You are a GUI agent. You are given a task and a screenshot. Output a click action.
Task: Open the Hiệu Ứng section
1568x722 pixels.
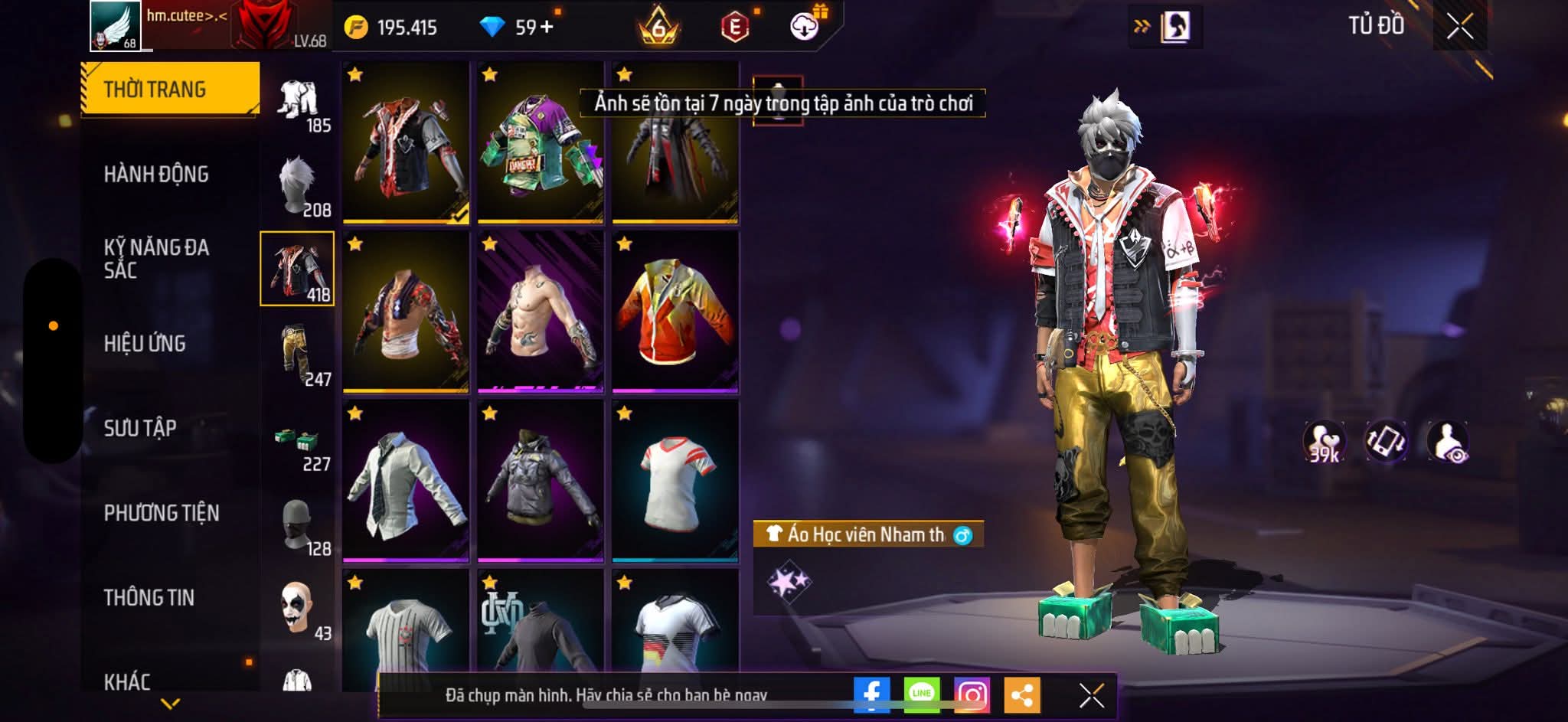tap(145, 344)
